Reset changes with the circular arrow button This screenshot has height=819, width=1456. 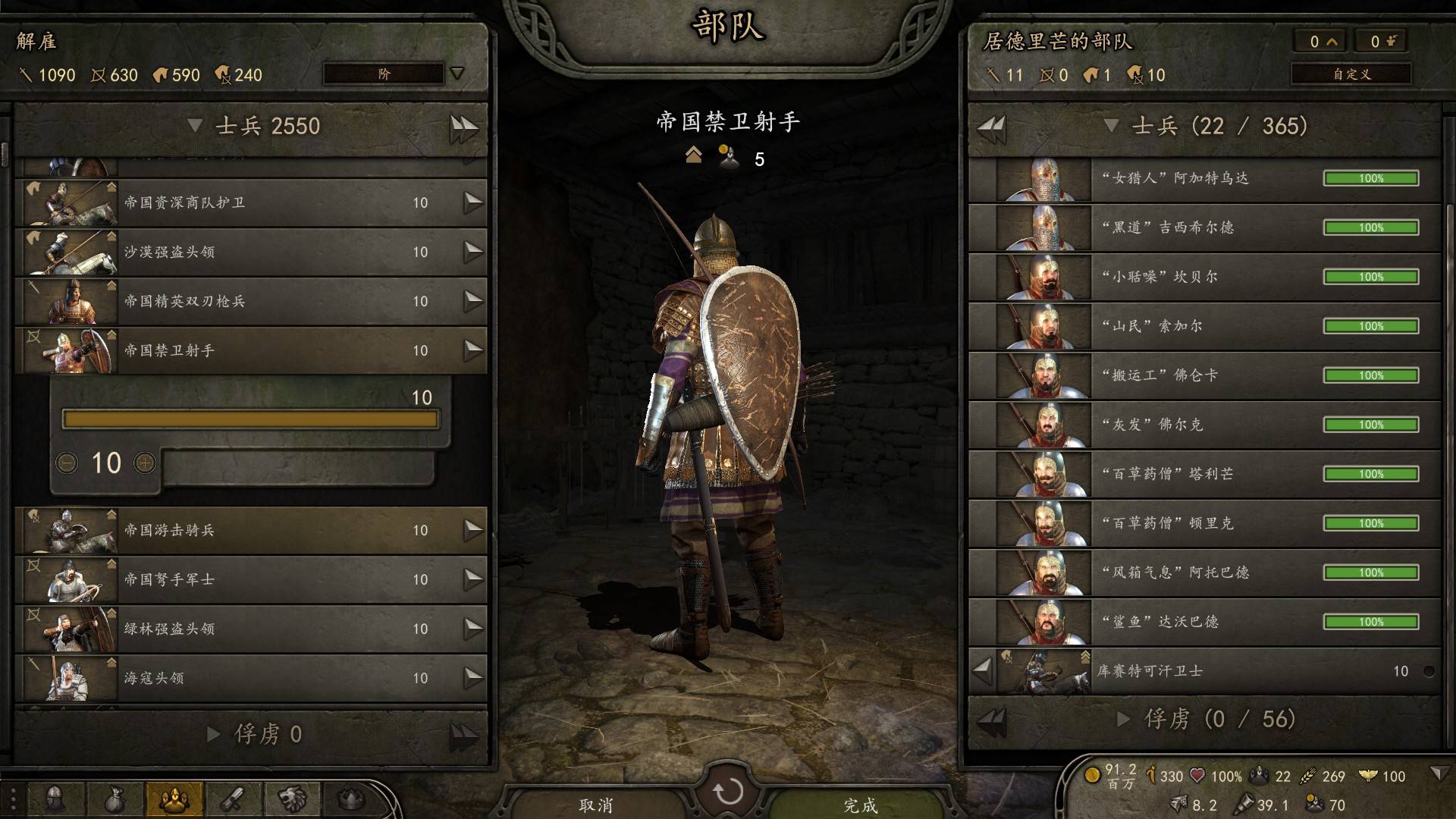728,792
